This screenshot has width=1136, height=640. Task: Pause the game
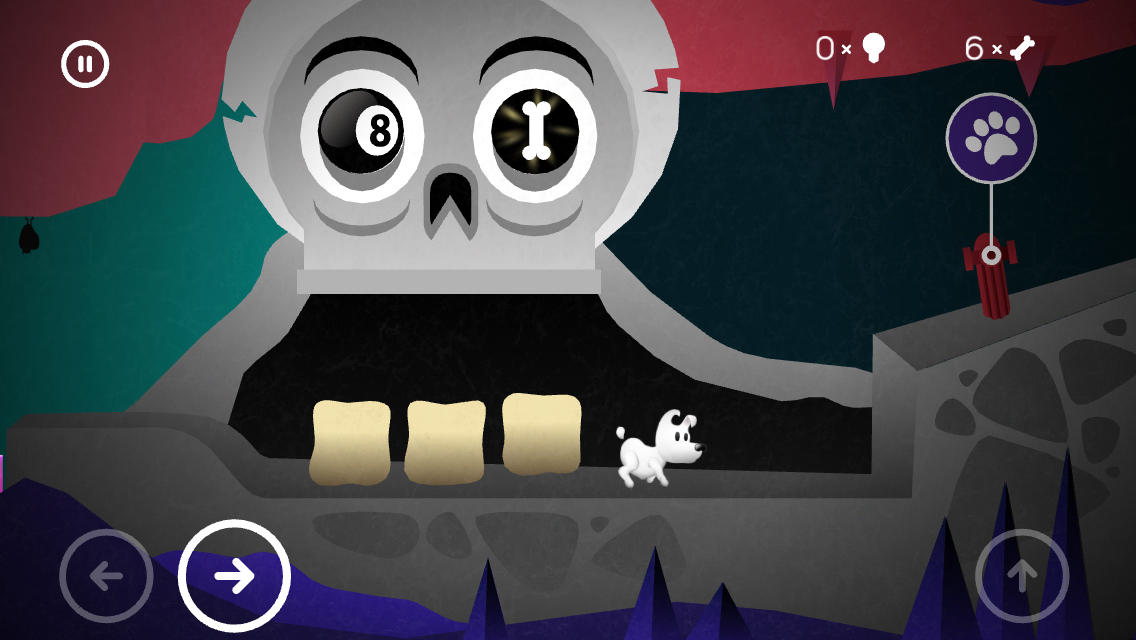click(x=85, y=65)
